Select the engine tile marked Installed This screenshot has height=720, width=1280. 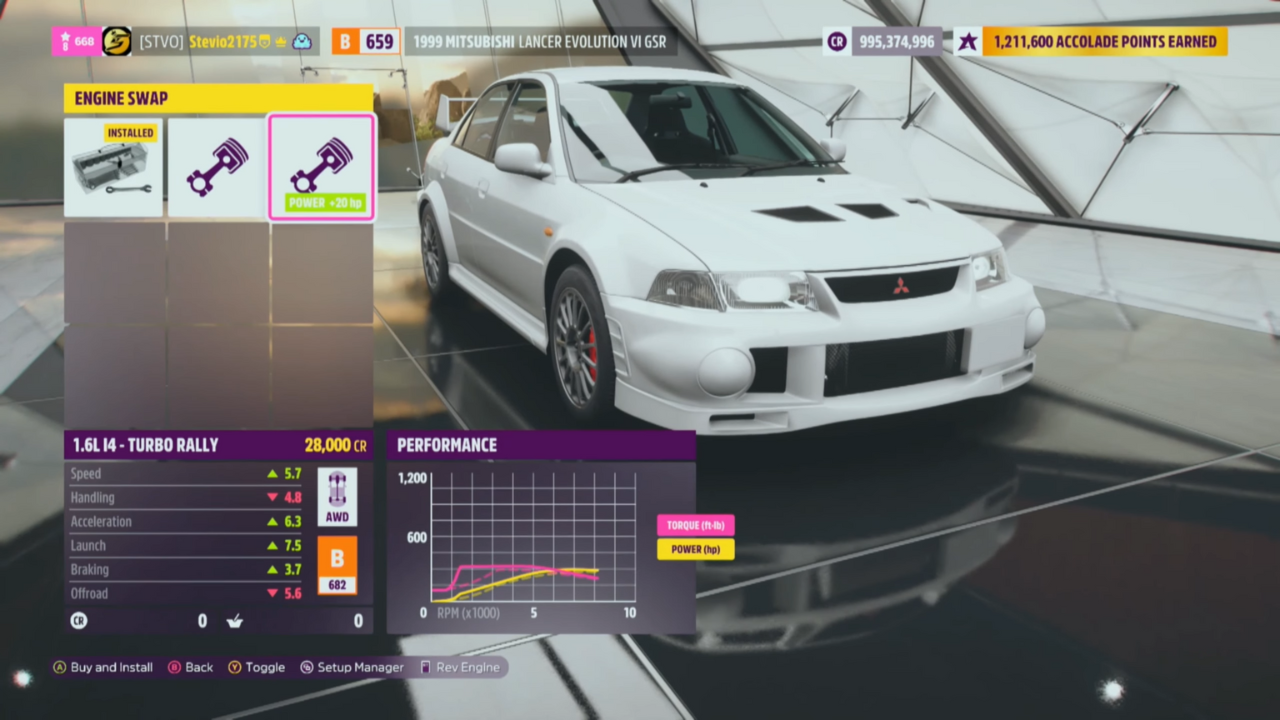pos(114,167)
